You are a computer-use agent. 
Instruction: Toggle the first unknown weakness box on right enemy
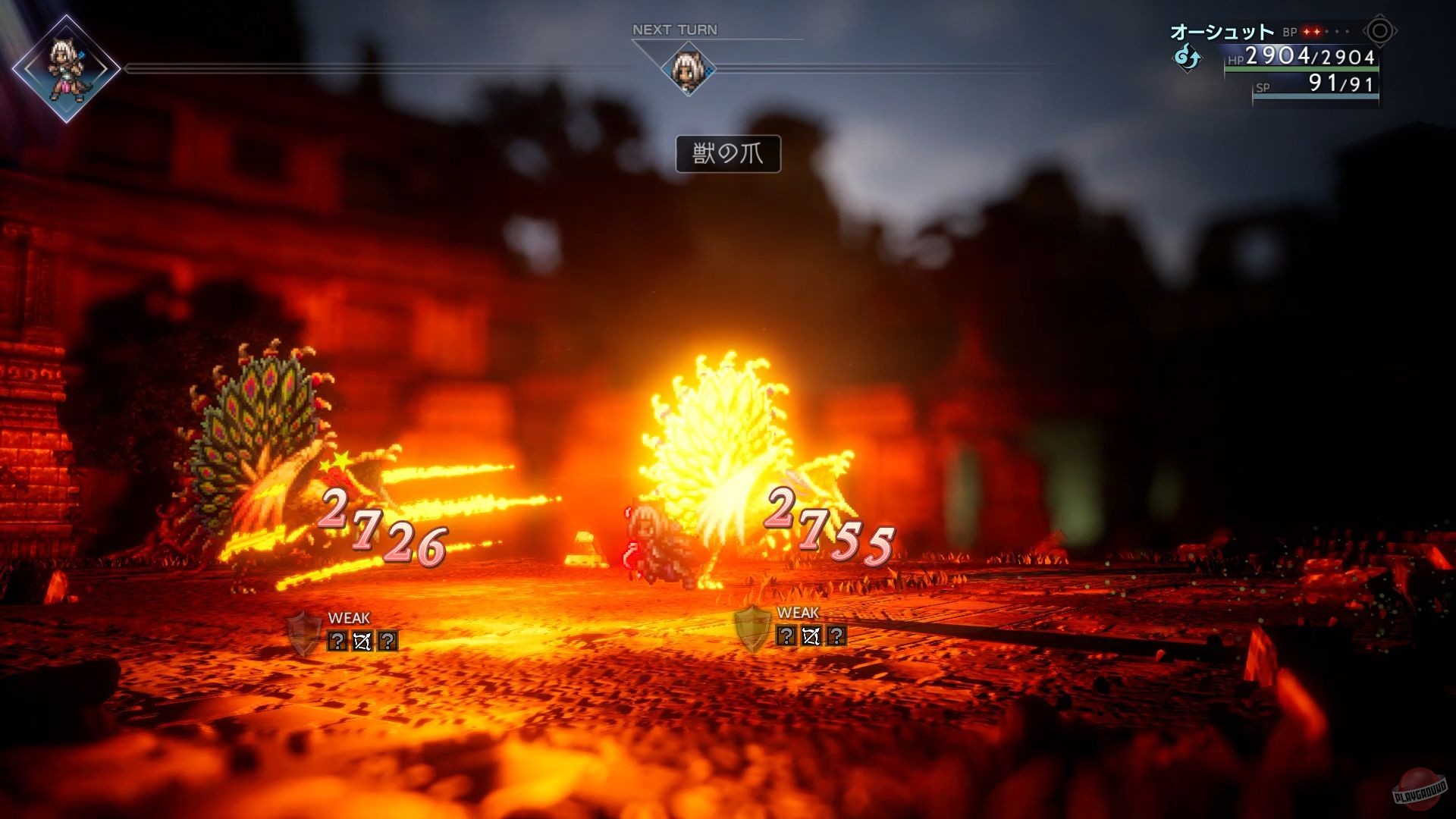click(786, 635)
